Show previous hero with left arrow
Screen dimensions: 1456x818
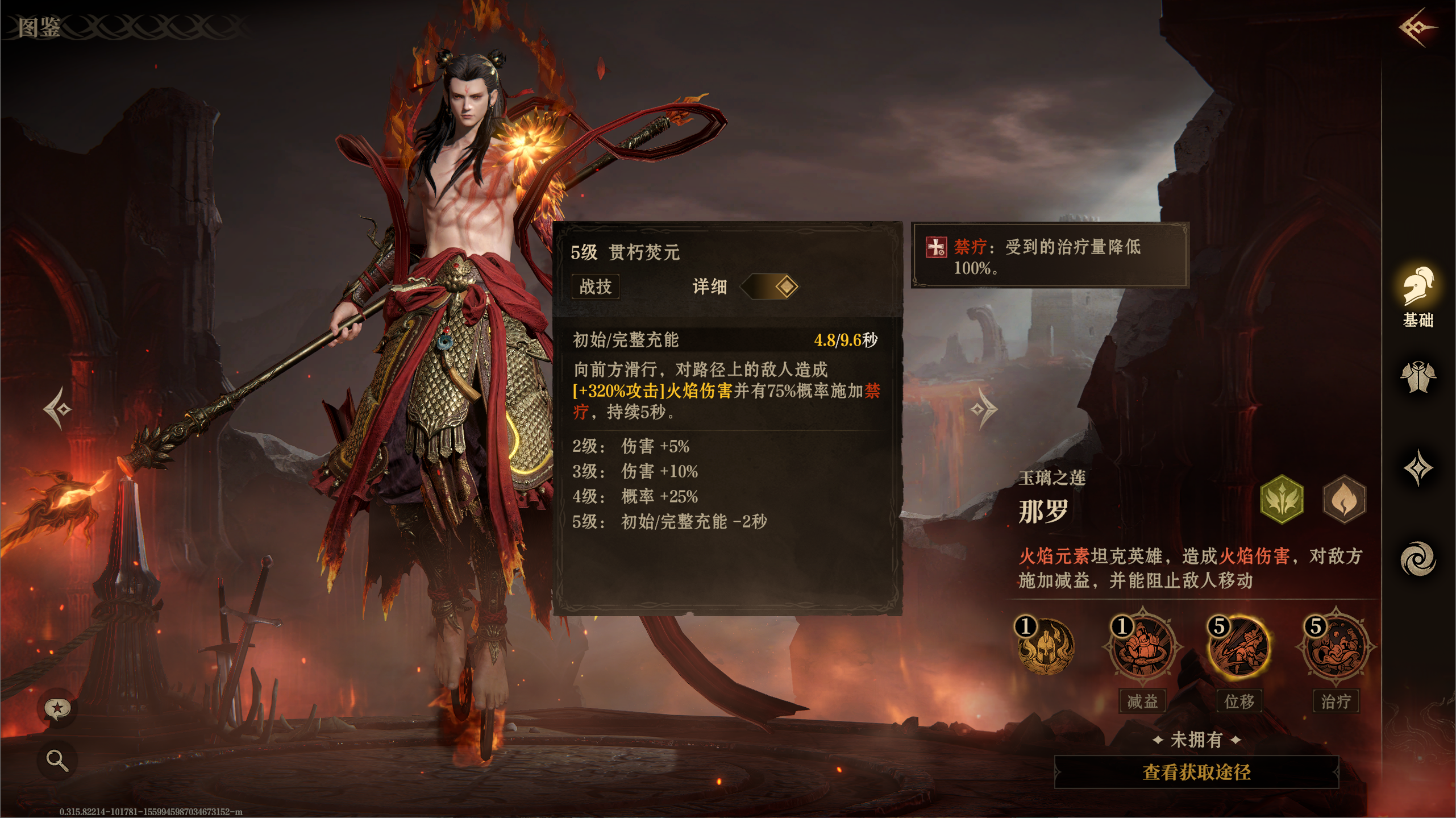[58, 408]
